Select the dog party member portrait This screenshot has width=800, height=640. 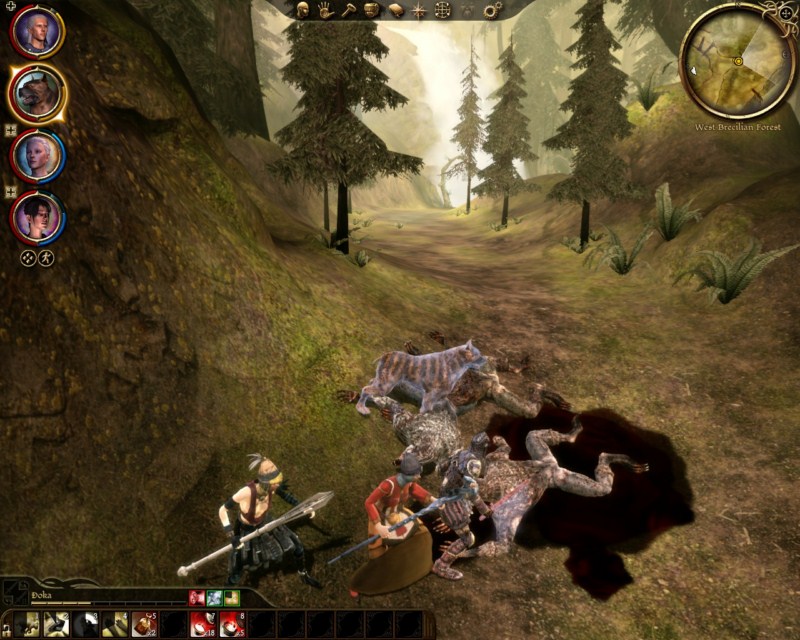click(x=38, y=94)
